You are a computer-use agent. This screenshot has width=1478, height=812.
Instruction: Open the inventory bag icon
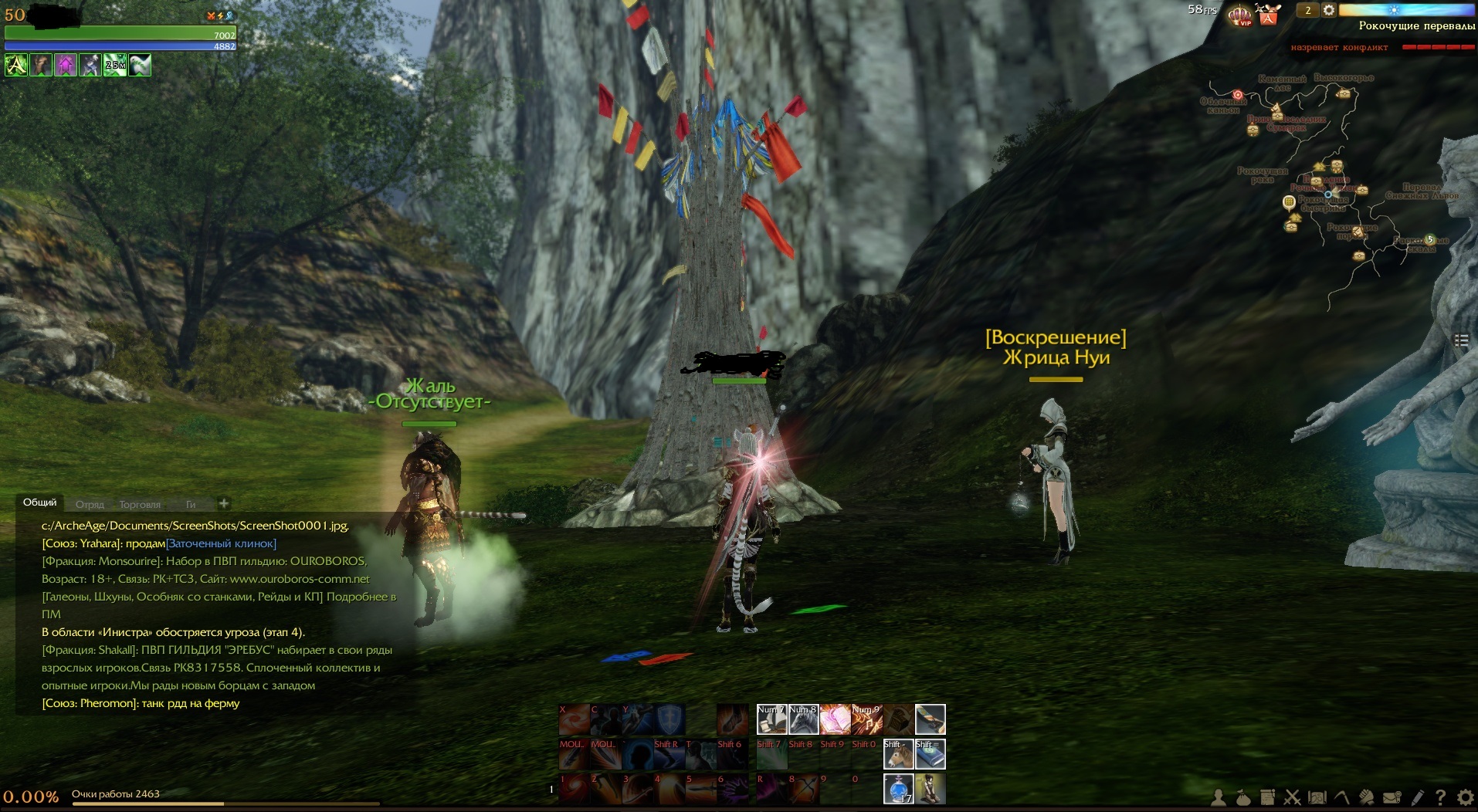pos(1242,797)
